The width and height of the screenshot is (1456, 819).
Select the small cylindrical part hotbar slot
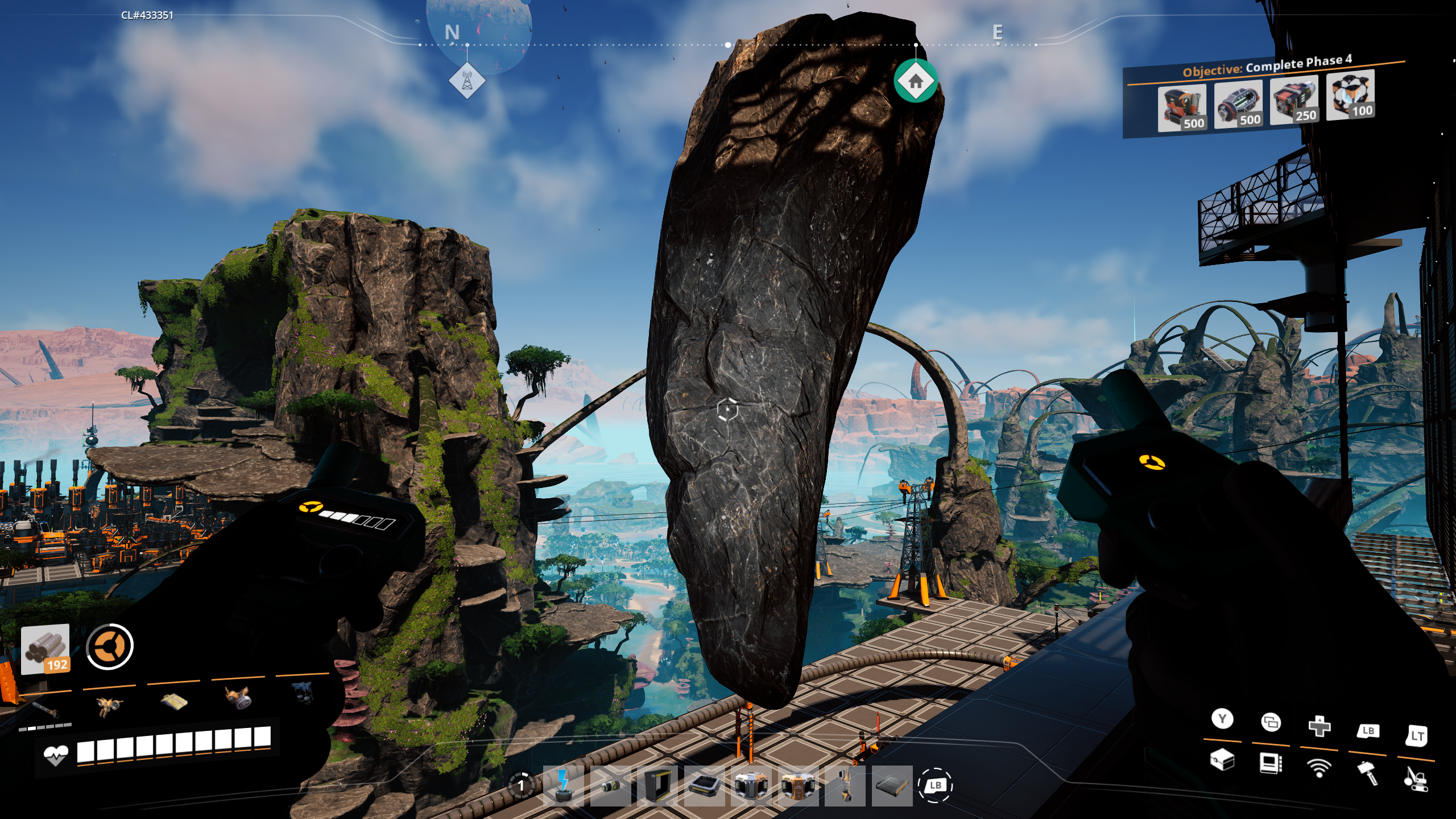pos(610,785)
